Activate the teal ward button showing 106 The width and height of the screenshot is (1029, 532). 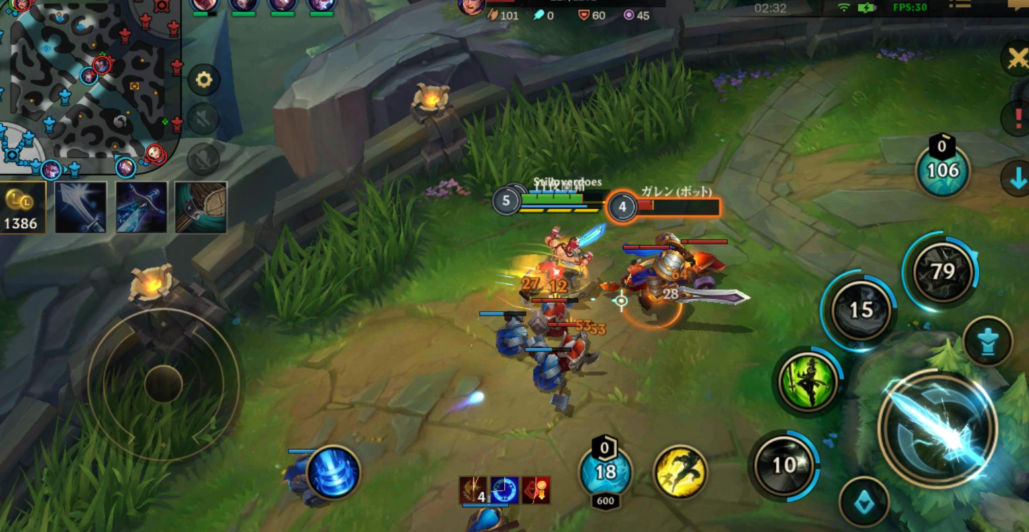[942, 170]
